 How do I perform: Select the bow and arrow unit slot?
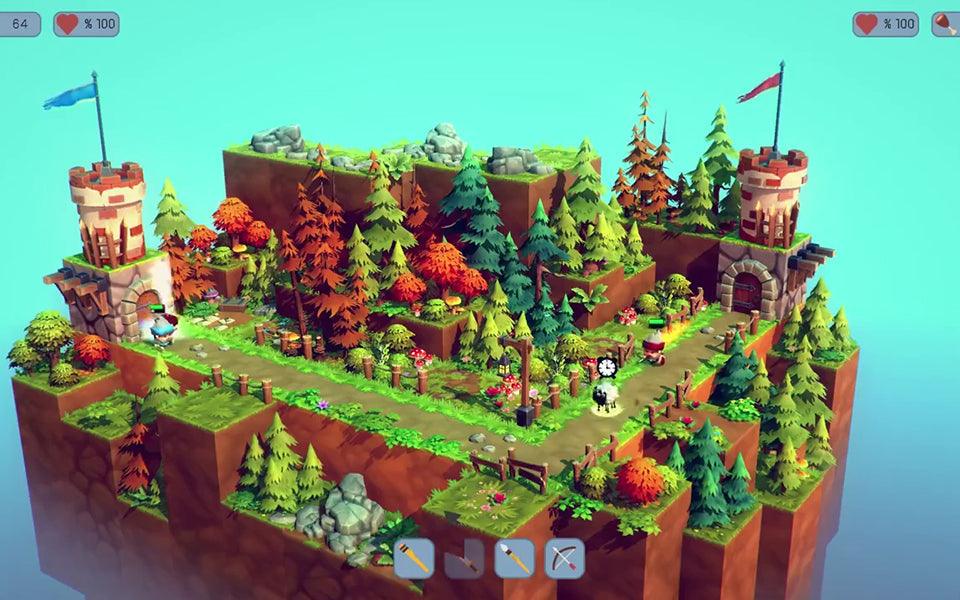[564, 558]
